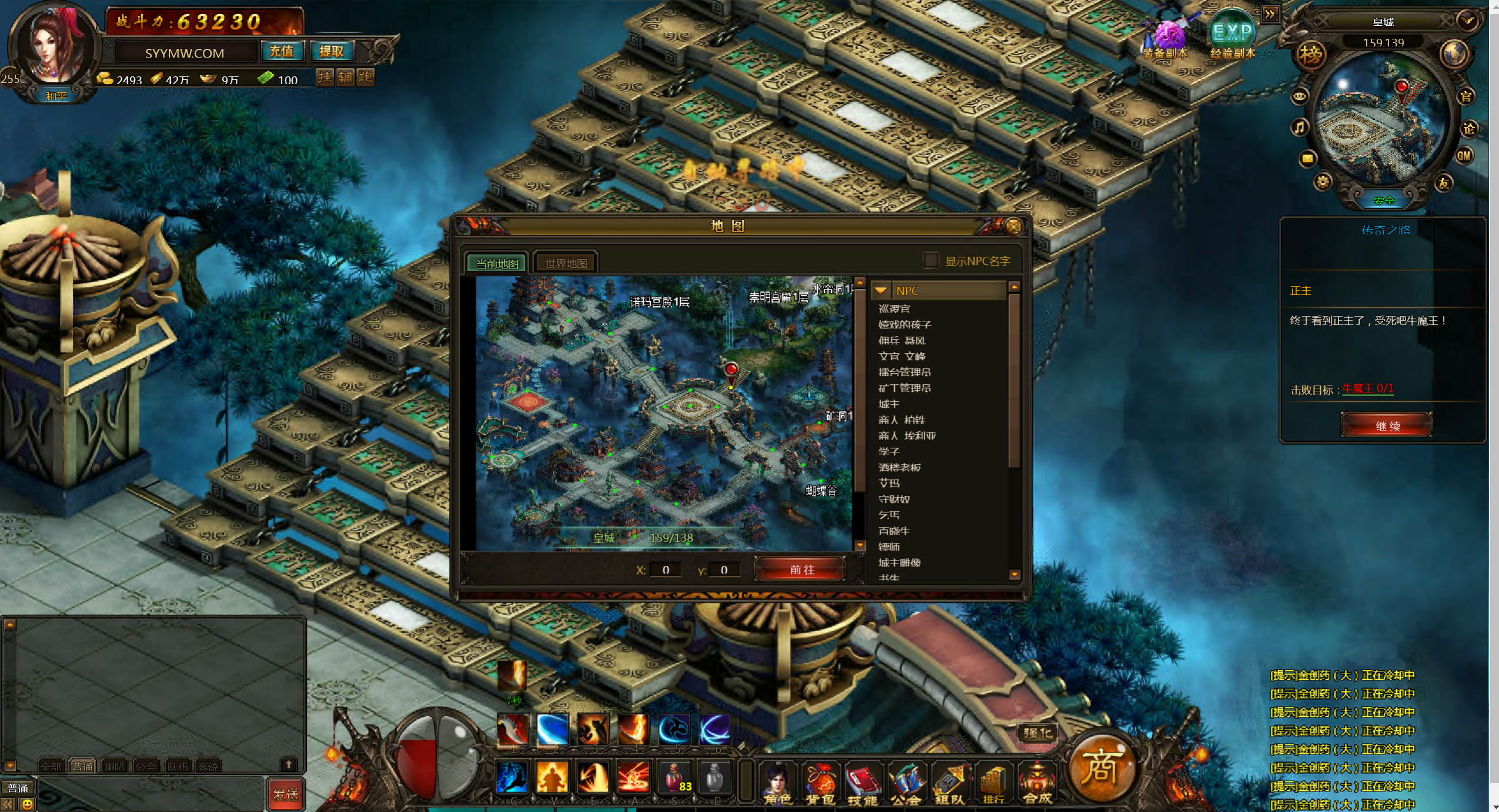The height and width of the screenshot is (812, 1499).
Task: Toggle the 显示NPC名字 checkbox
Action: [930, 260]
